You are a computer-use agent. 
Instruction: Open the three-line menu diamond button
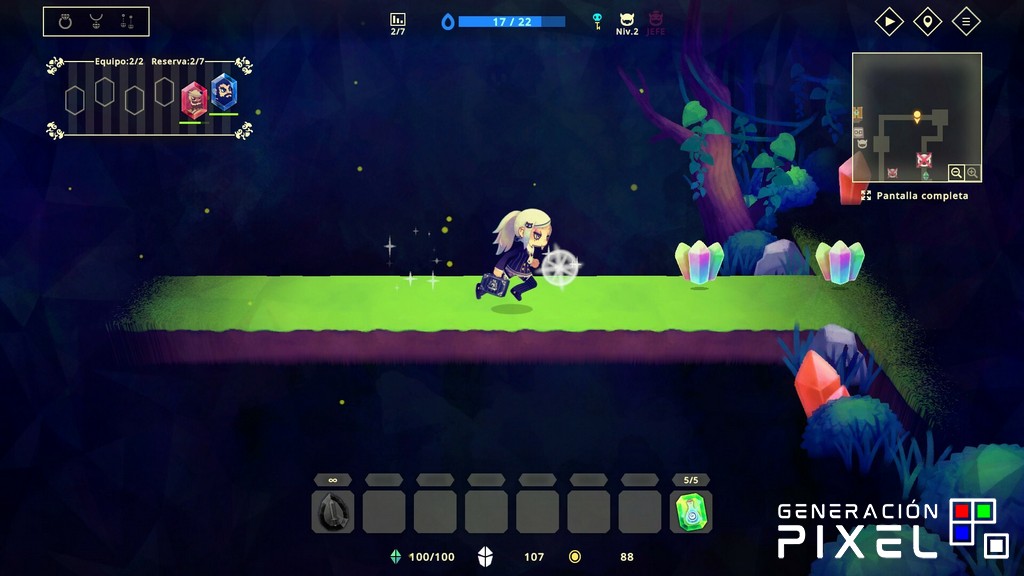[x=965, y=21]
